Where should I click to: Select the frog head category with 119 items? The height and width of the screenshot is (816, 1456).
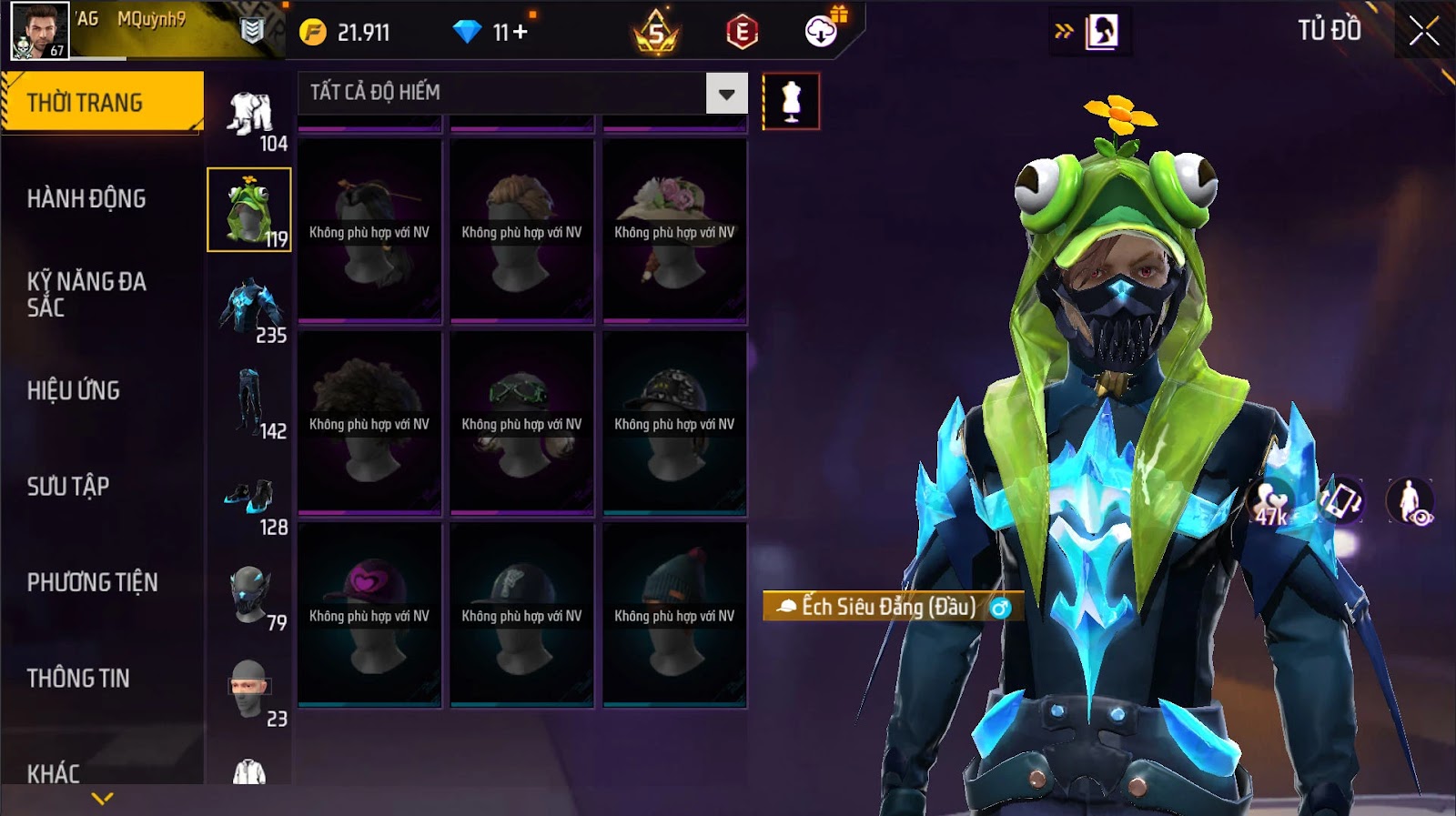(249, 210)
